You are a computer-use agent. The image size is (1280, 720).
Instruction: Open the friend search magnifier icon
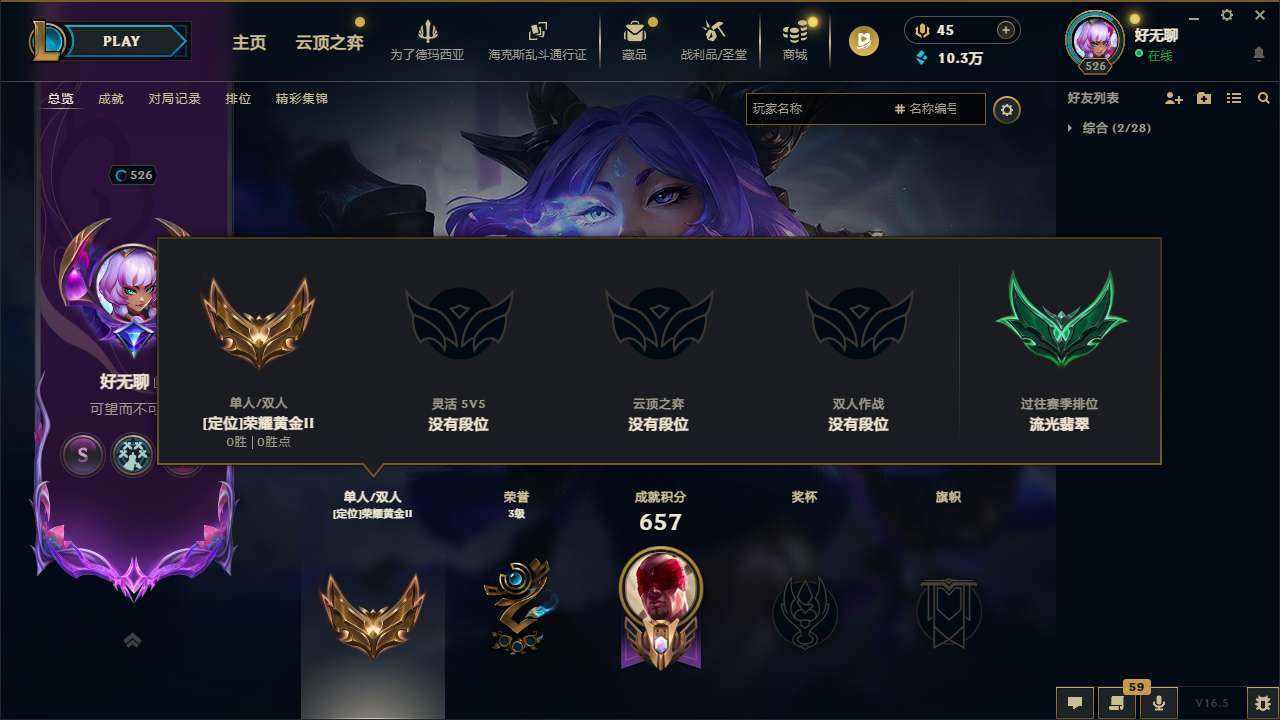(x=1264, y=98)
